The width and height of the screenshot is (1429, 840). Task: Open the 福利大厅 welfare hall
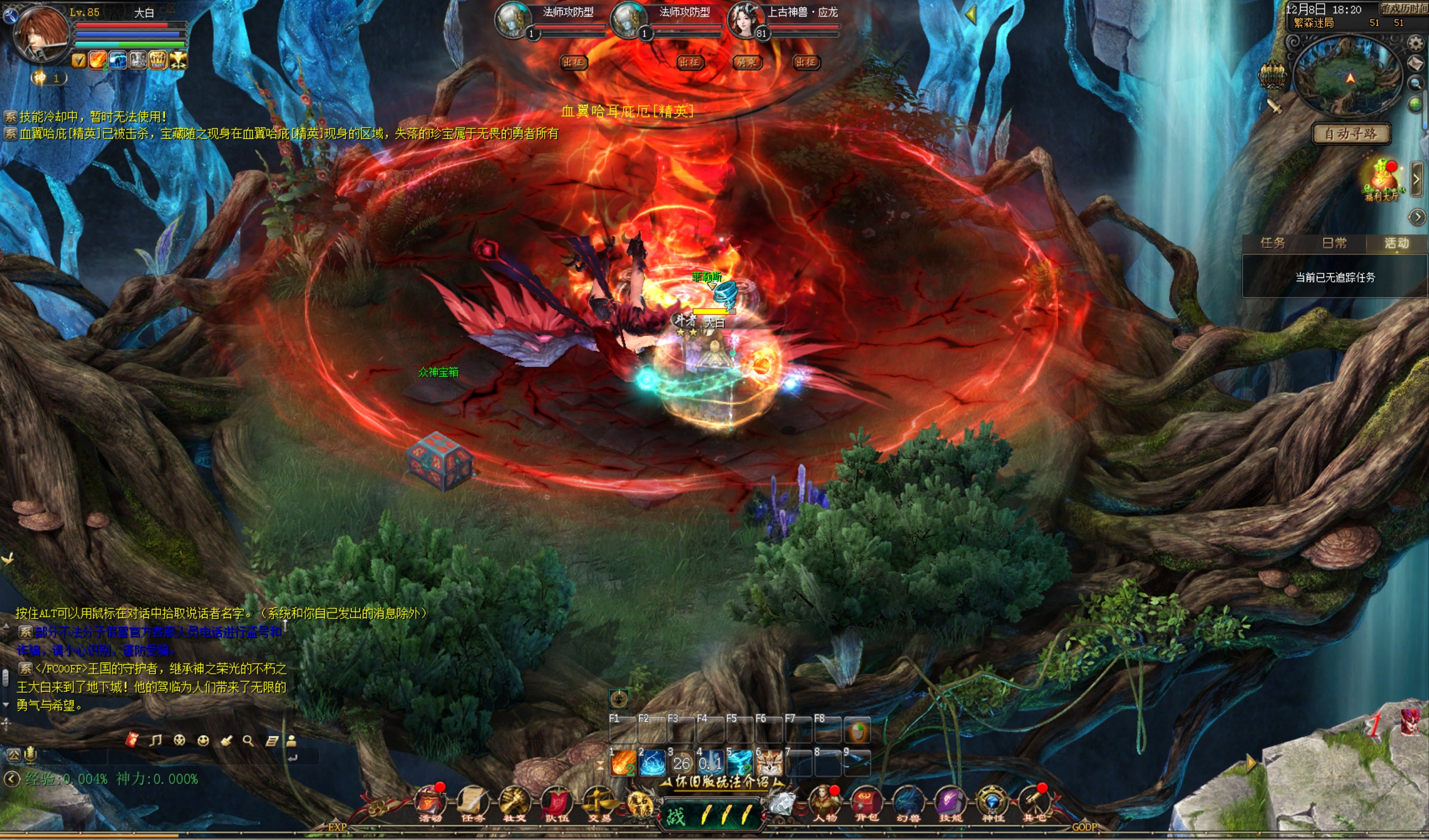click(x=1382, y=181)
